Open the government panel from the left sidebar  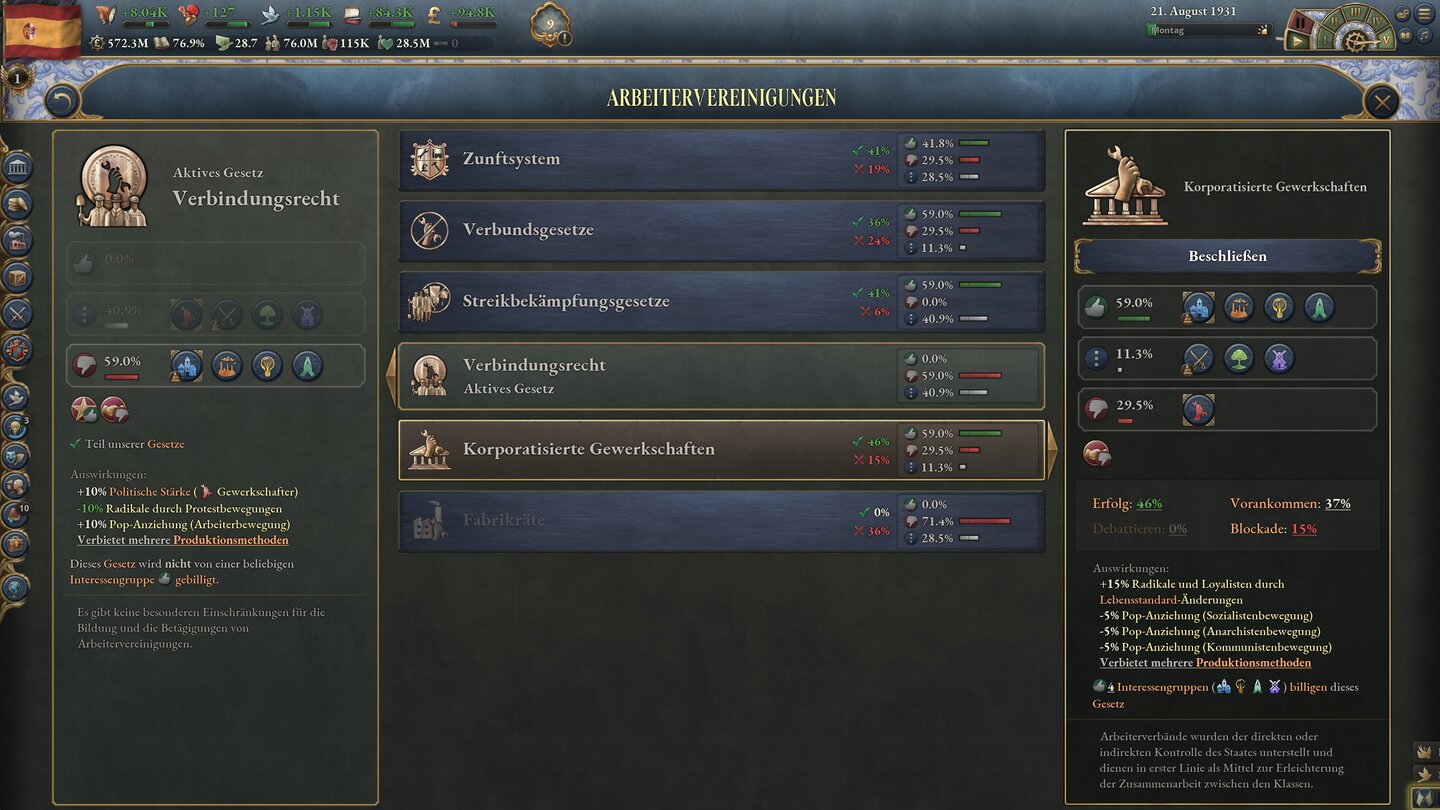(x=16, y=168)
